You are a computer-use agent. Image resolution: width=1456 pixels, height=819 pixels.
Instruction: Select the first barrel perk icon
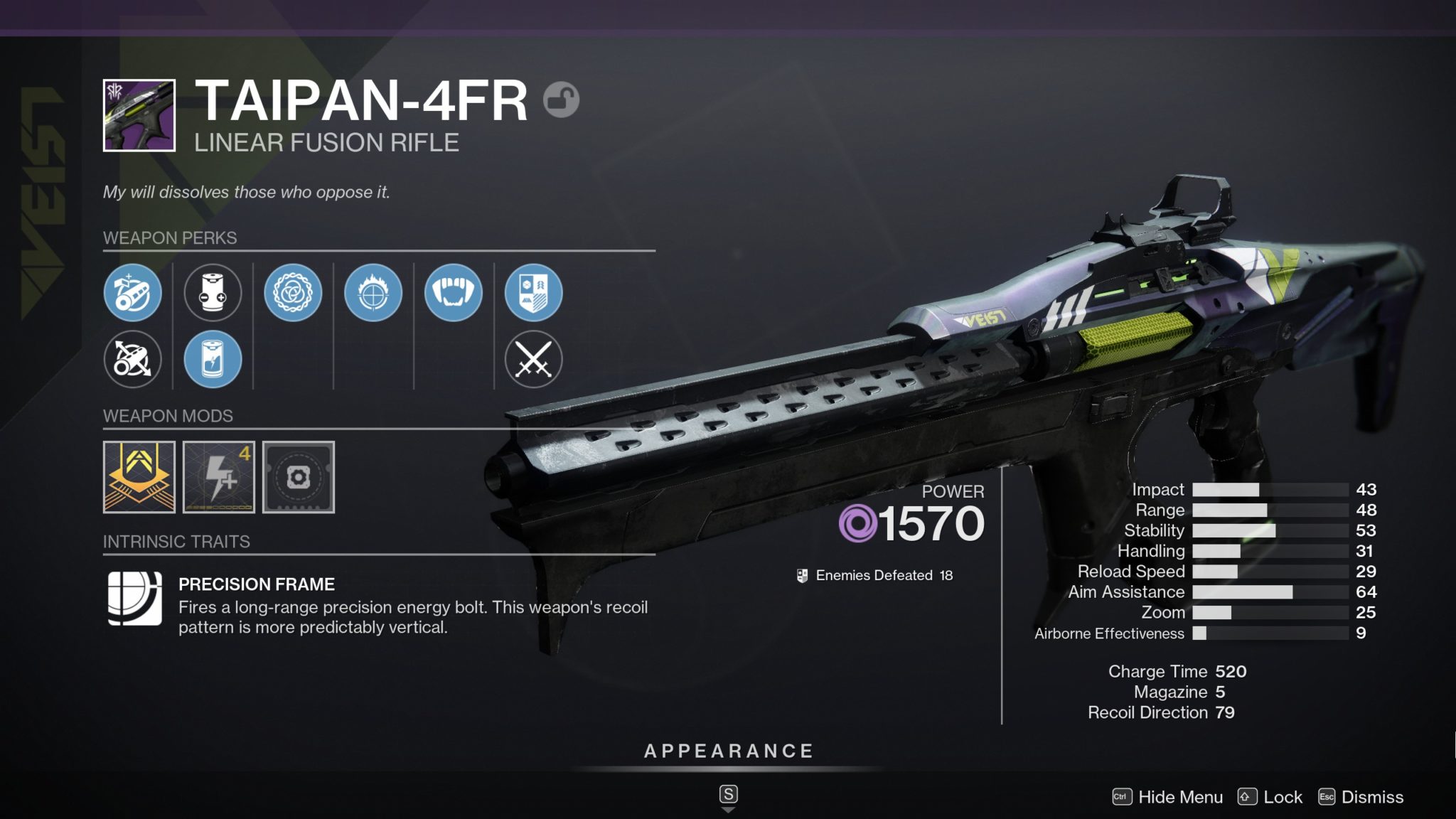point(134,294)
